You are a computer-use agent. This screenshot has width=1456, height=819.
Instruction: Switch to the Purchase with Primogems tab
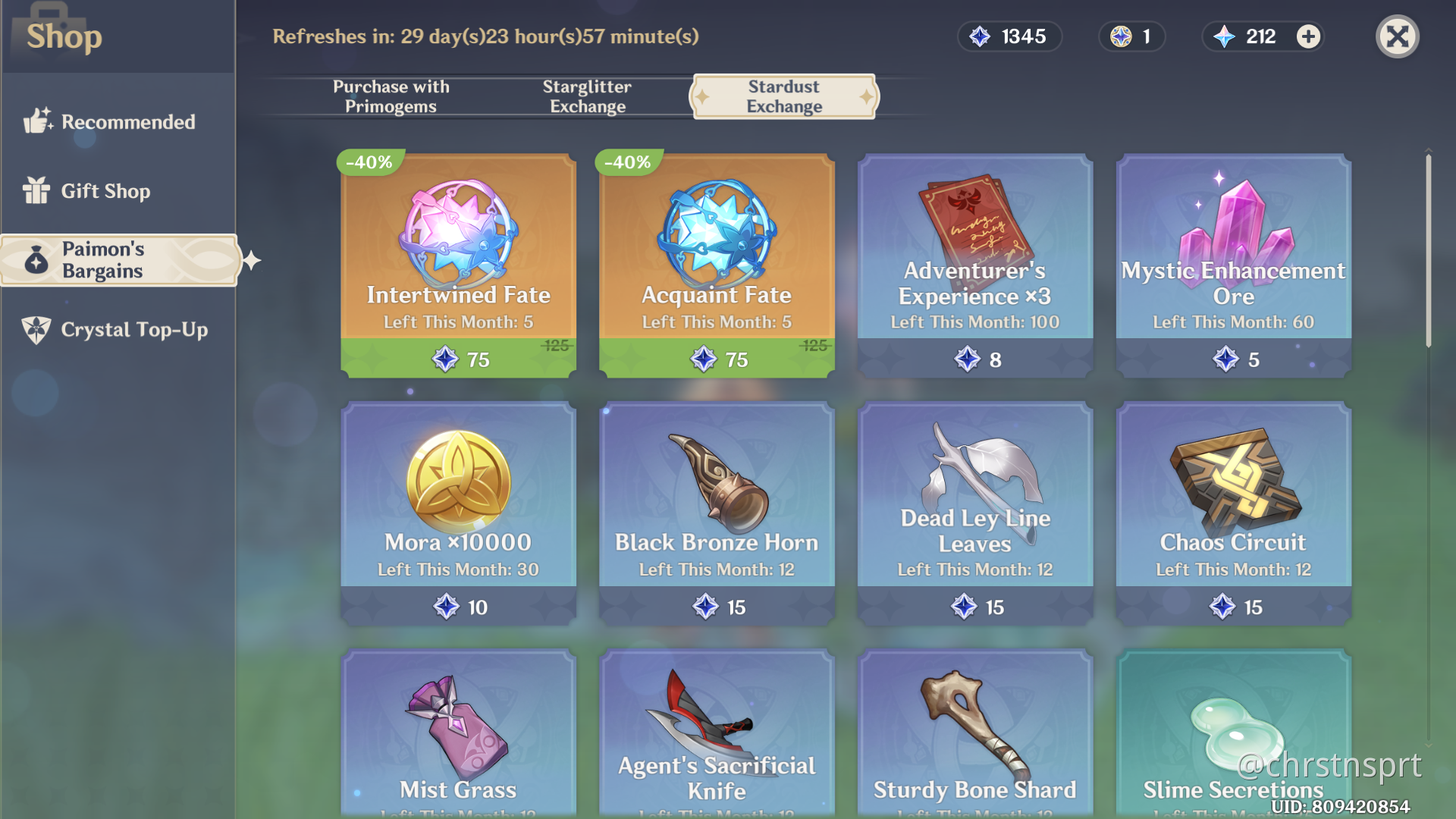[x=391, y=96]
